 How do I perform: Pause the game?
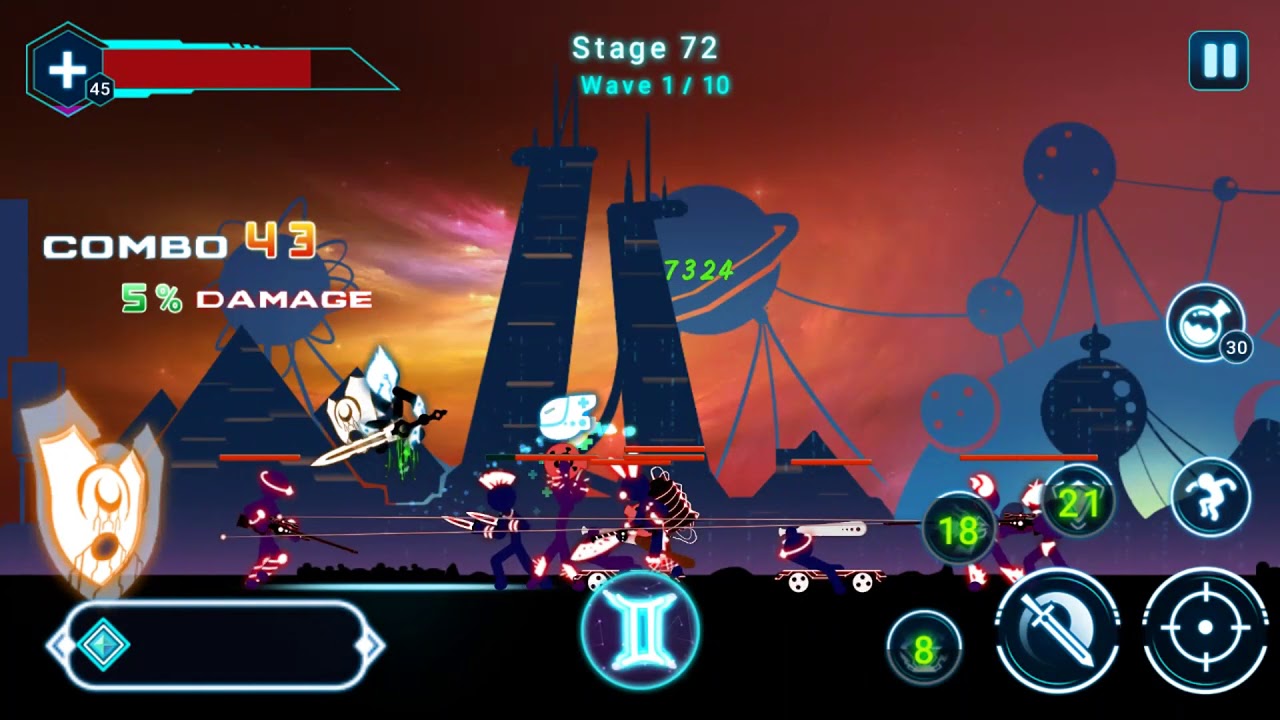[x=1218, y=61]
